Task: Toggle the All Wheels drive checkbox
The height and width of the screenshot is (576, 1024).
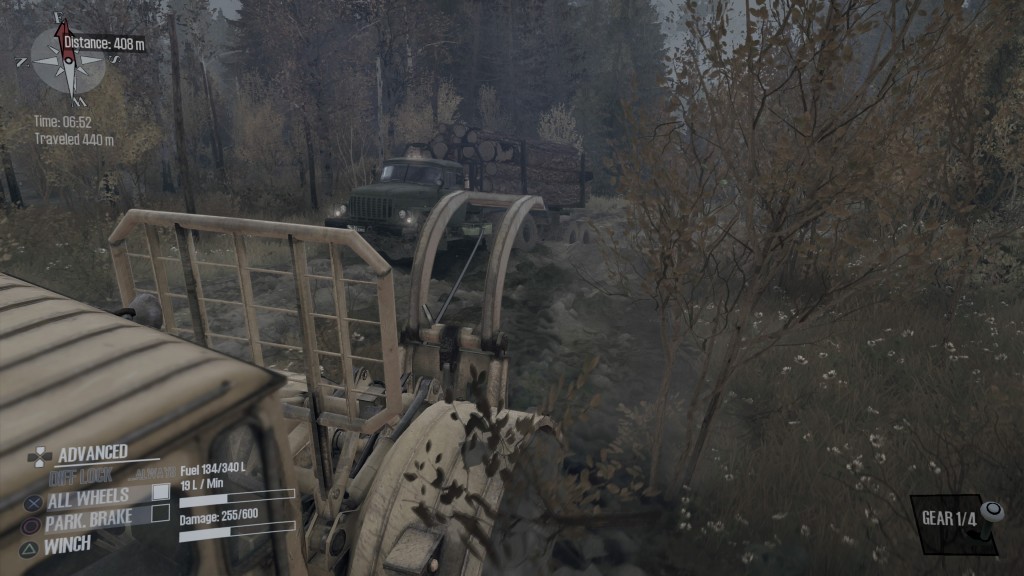Action: [160, 493]
